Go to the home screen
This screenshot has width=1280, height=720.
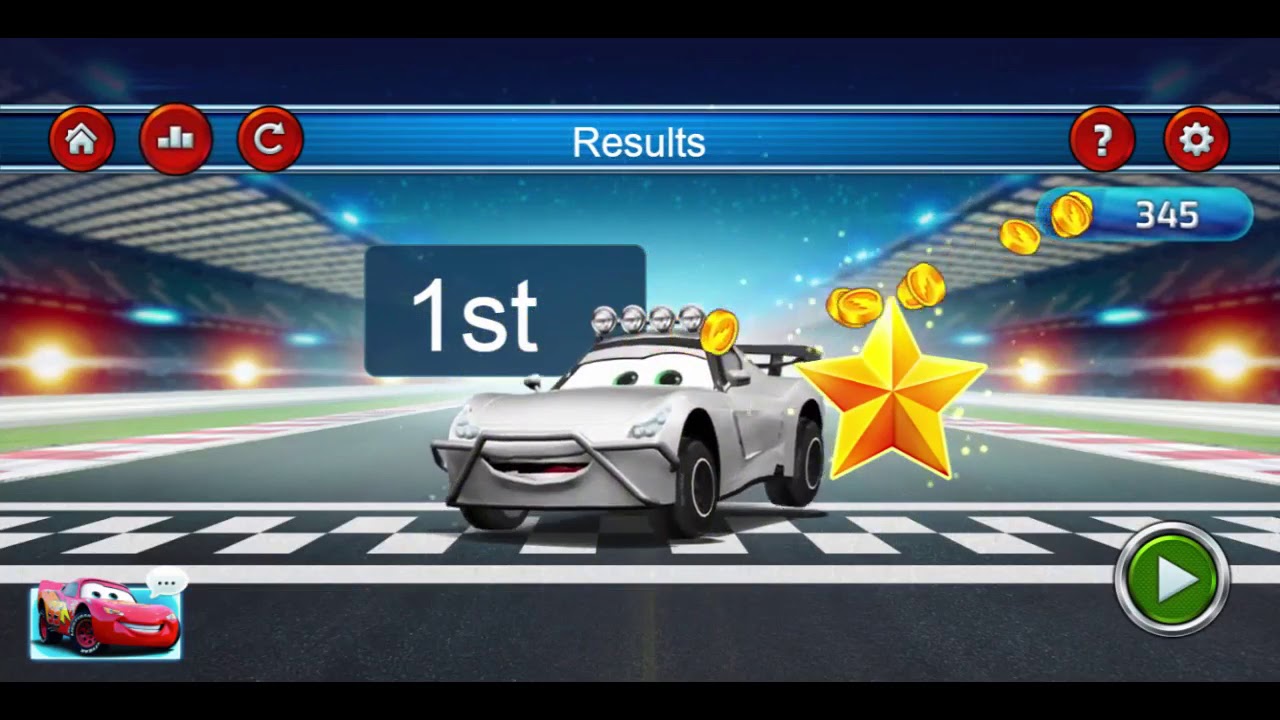point(82,140)
